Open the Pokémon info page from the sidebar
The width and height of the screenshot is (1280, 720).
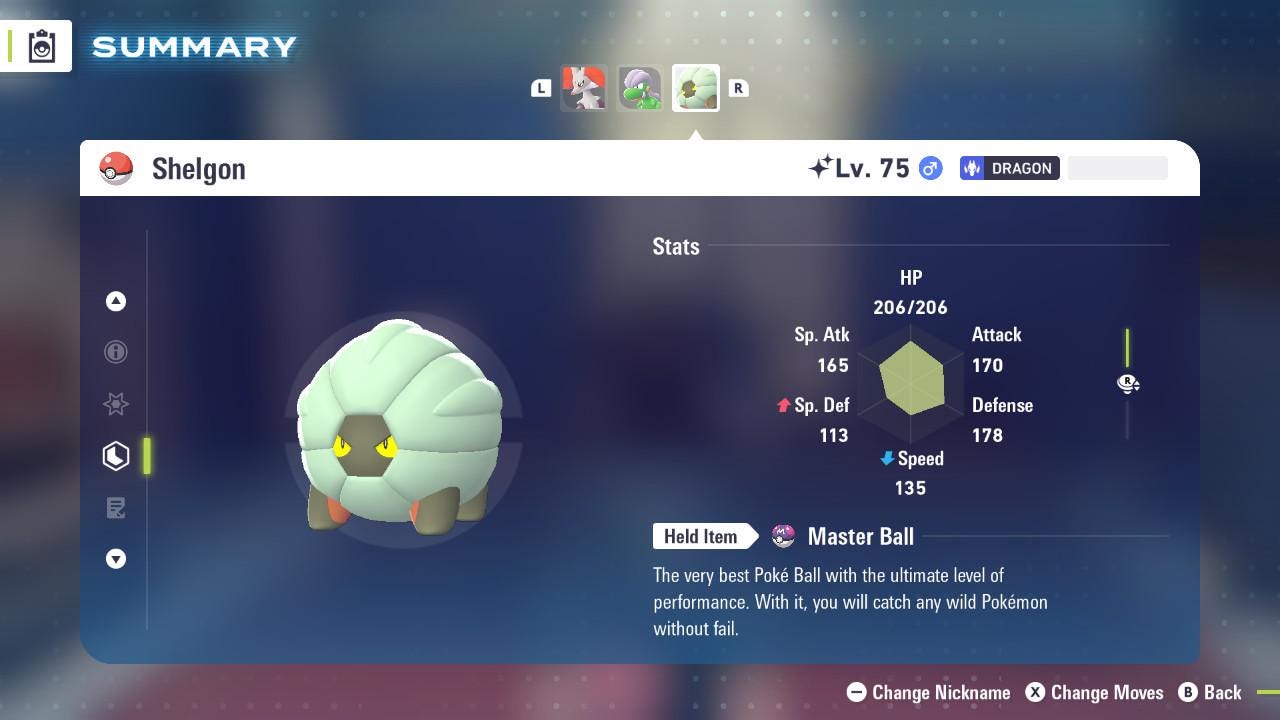coord(116,352)
